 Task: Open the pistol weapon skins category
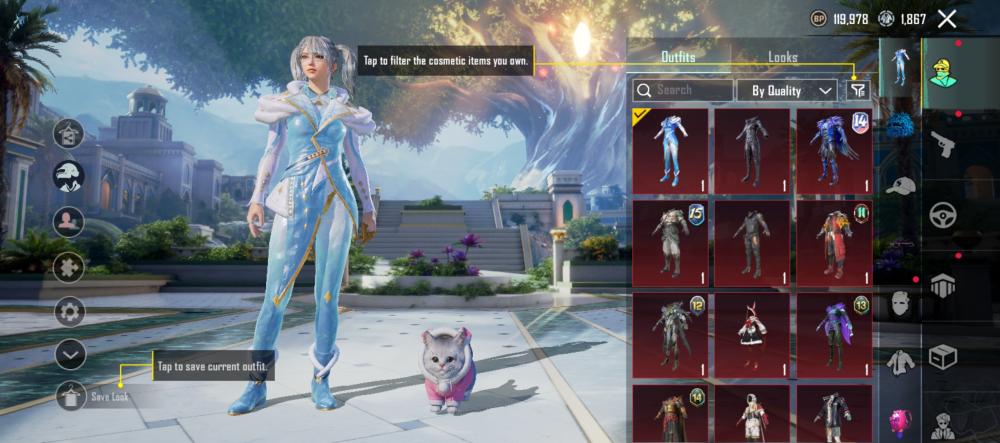[943, 143]
